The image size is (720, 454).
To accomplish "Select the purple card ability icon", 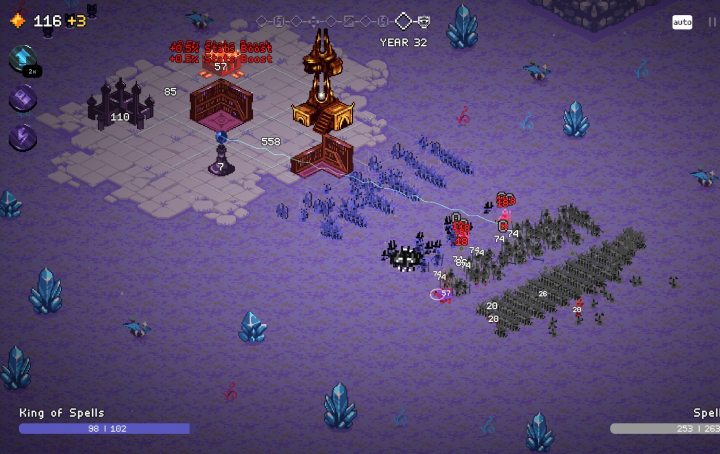I will tap(22, 98).
